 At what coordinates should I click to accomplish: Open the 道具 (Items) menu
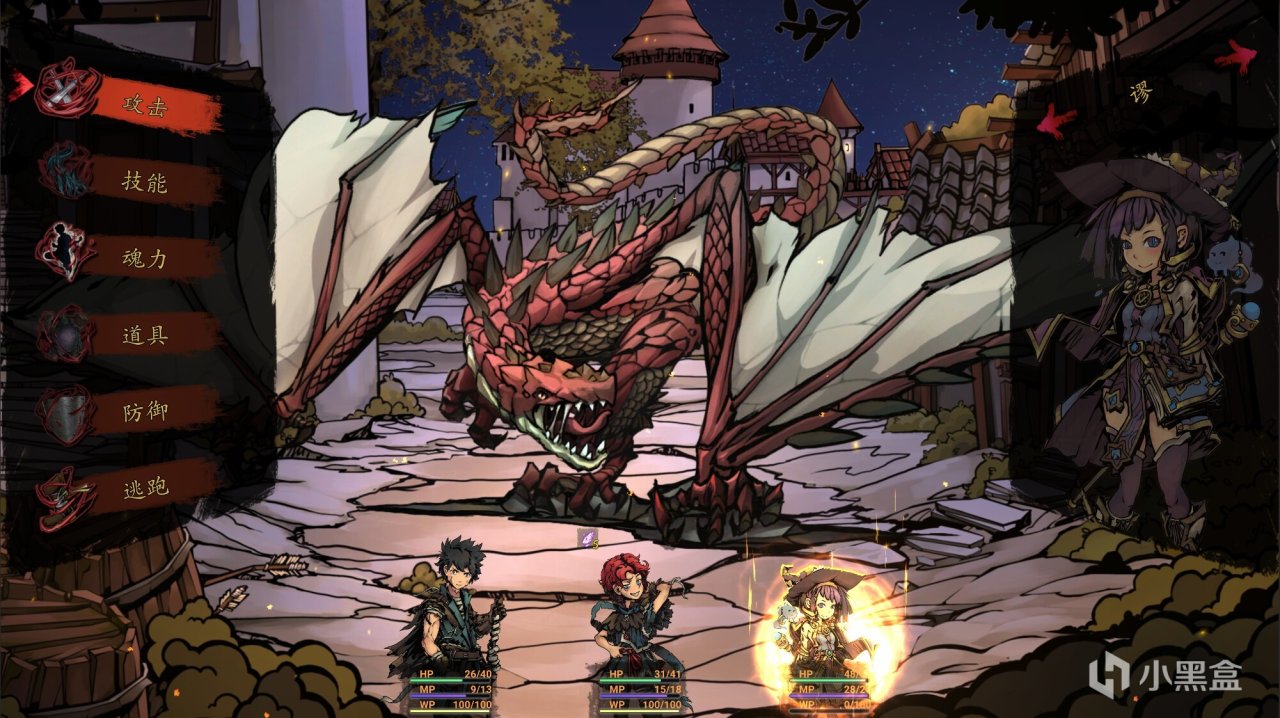click(145, 335)
